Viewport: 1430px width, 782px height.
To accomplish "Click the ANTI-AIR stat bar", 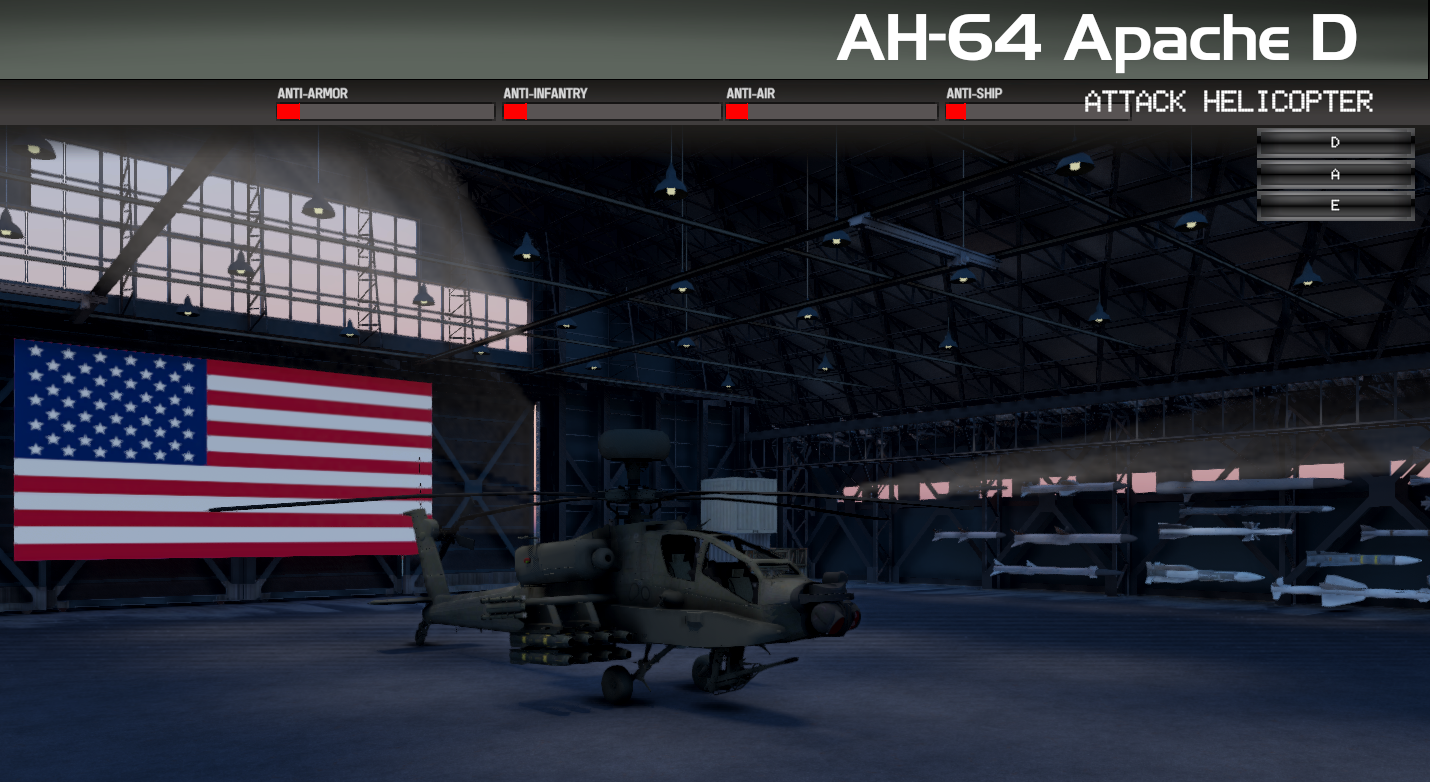I will pyautogui.click(x=830, y=112).
